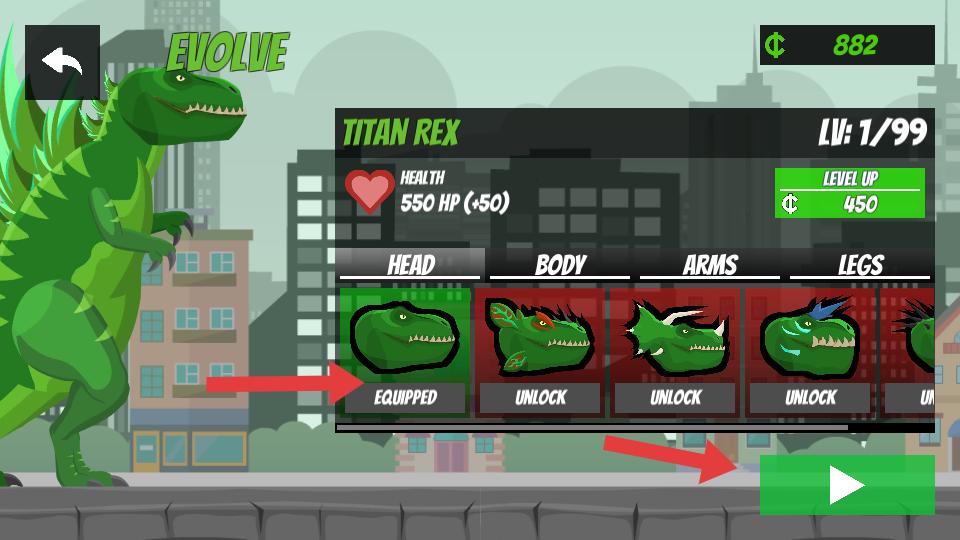960x540 pixels.
Task: Click the head list horizontal scrollbar
Action: click(x=592, y=427)
